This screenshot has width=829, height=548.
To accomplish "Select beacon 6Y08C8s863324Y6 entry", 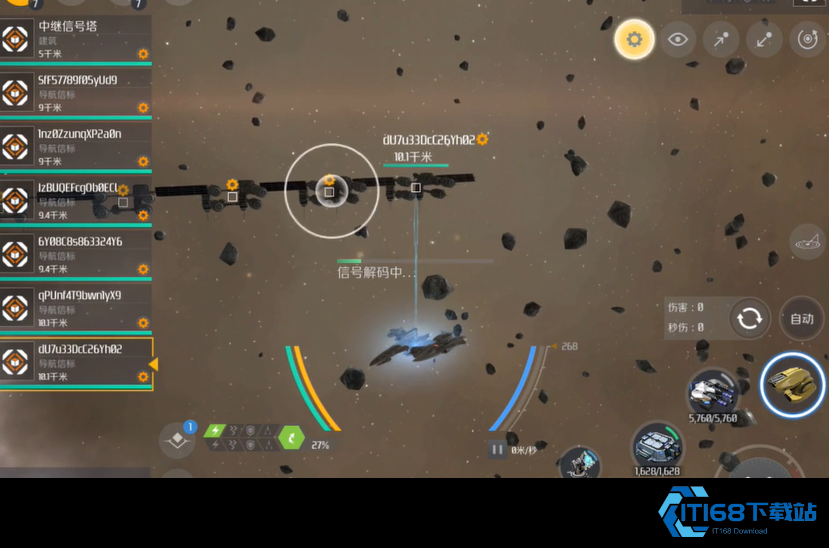I will (75, 255).
